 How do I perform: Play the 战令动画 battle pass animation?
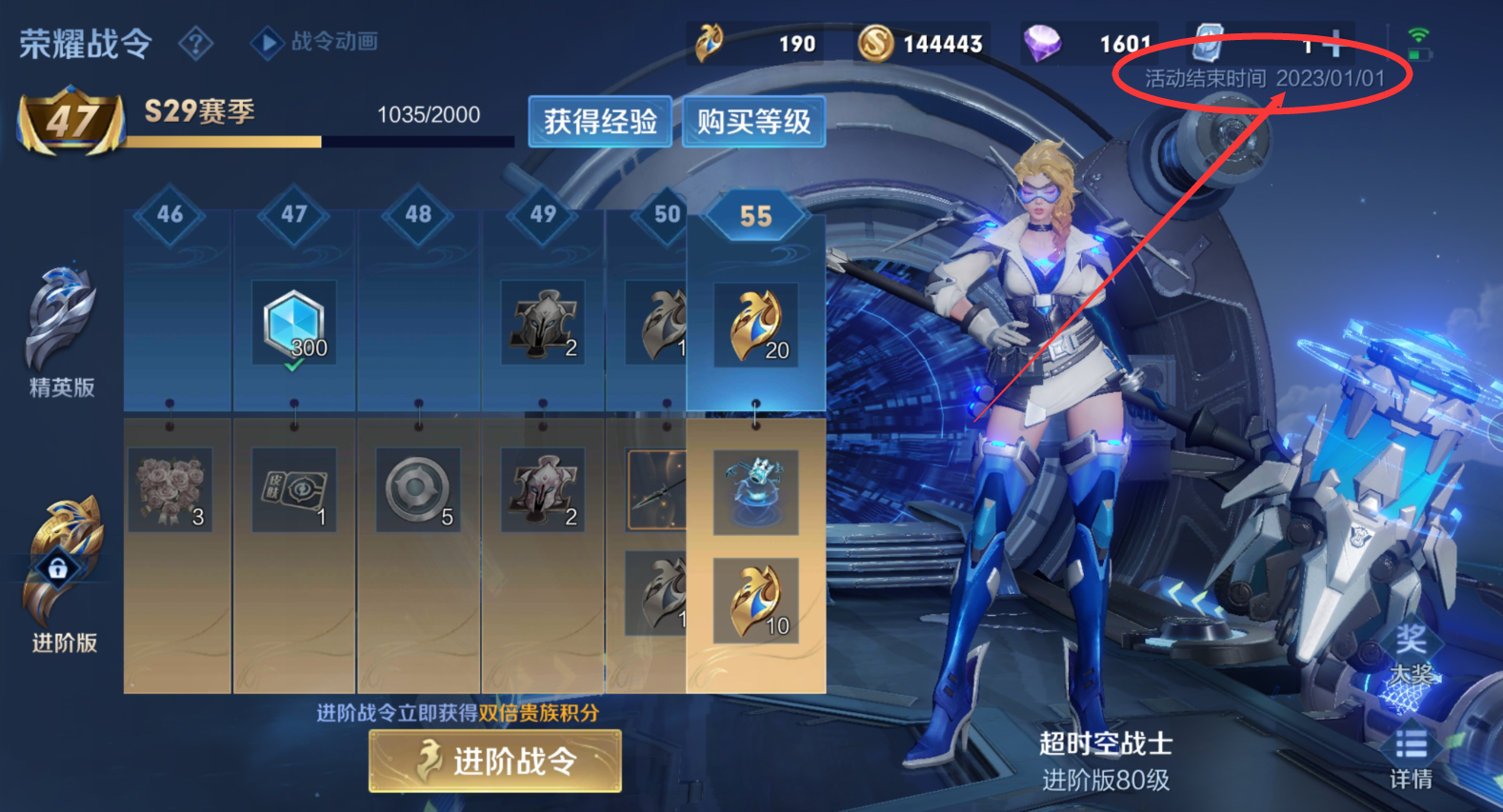[315, 42]
